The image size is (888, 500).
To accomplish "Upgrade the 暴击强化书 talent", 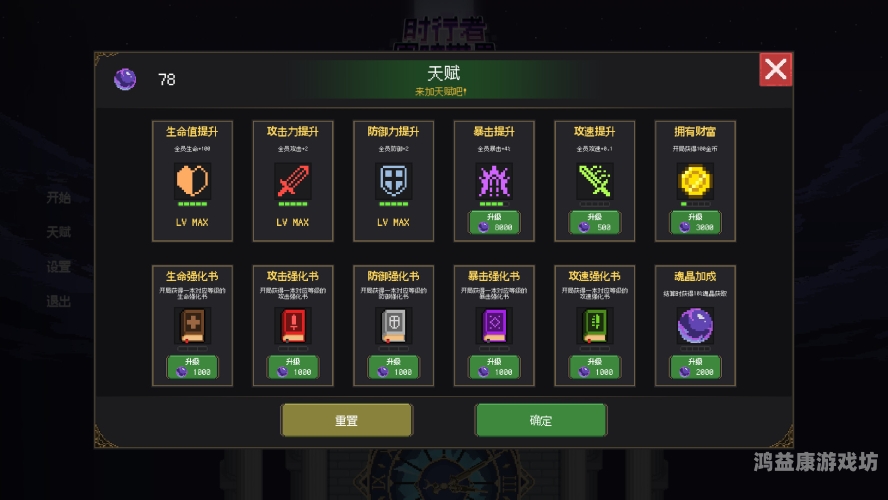I will (494, 367).
